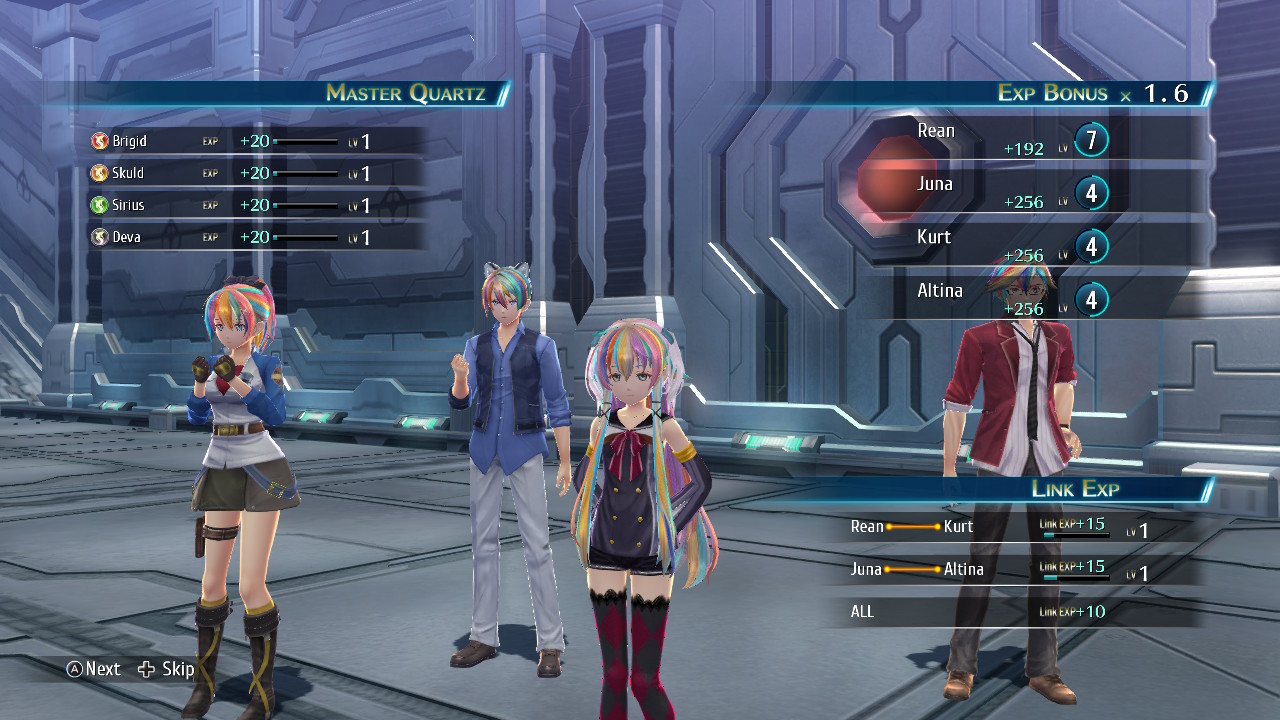Choose Juna's EXP result row
Image resolution: width=1280 pixels, height=720 pixels.
point(1010,192)
